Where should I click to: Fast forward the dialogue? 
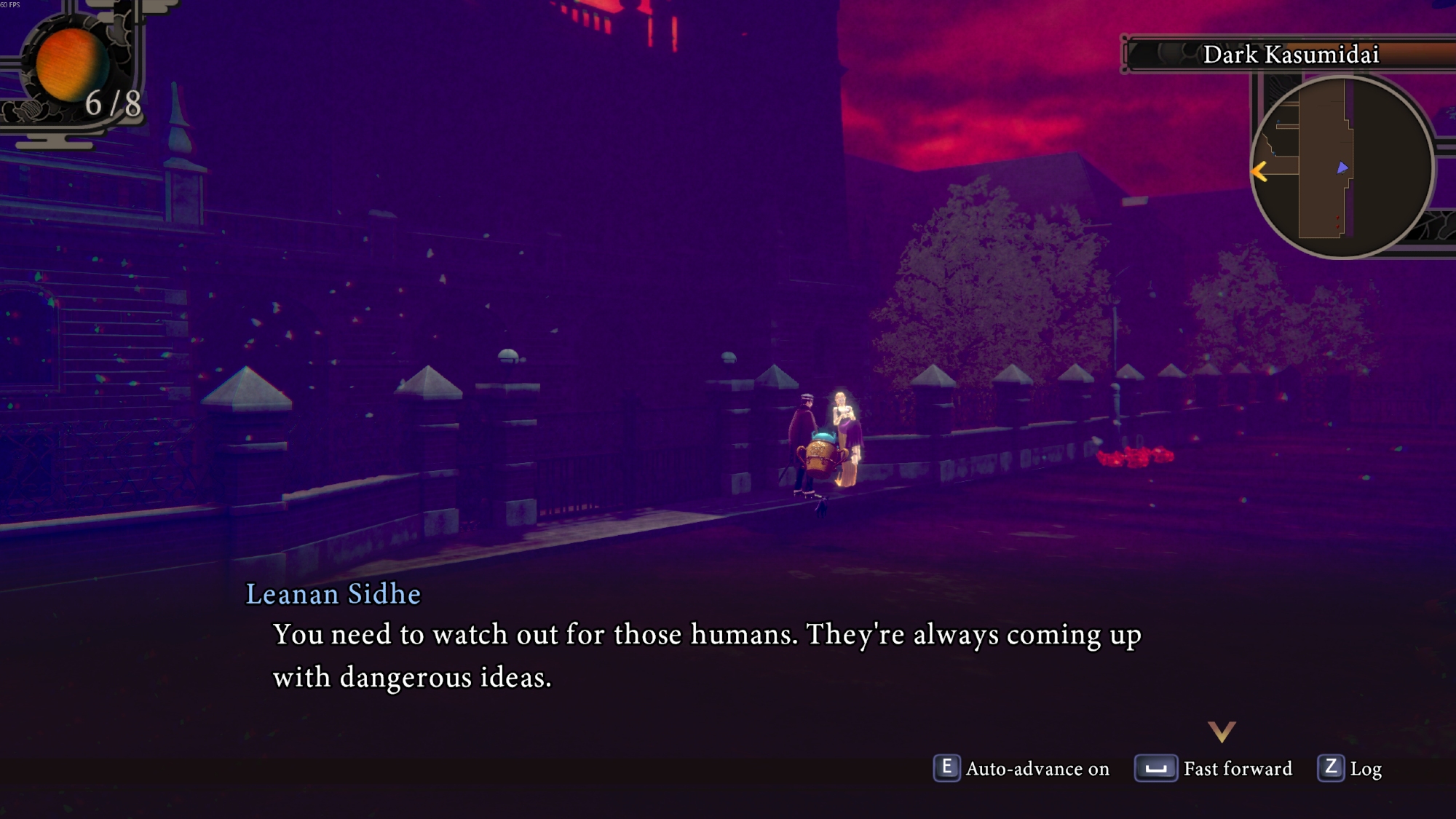[x=1214, y=769]
